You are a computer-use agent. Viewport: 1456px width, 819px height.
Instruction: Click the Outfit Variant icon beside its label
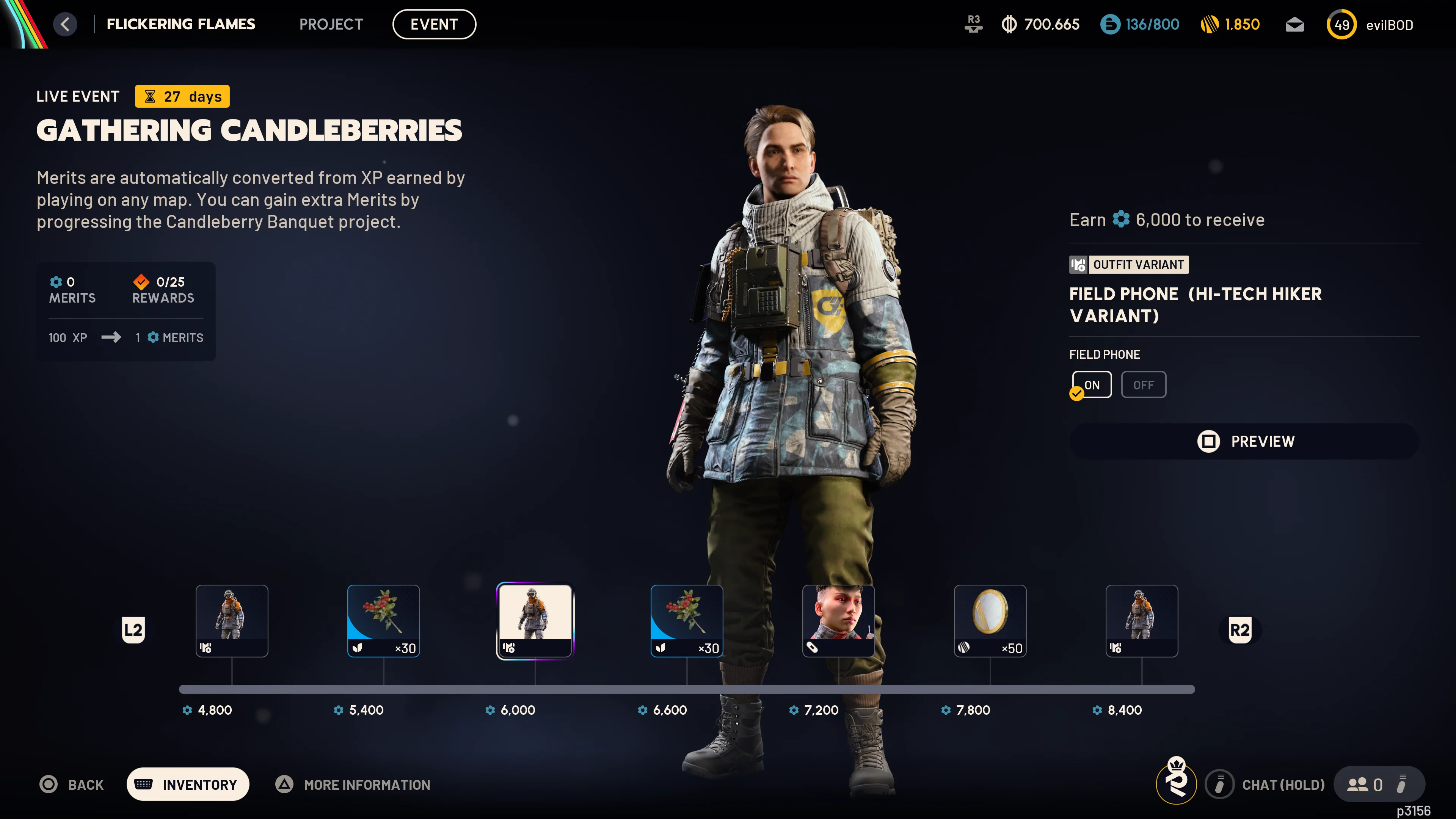[x=1079, y=265]
